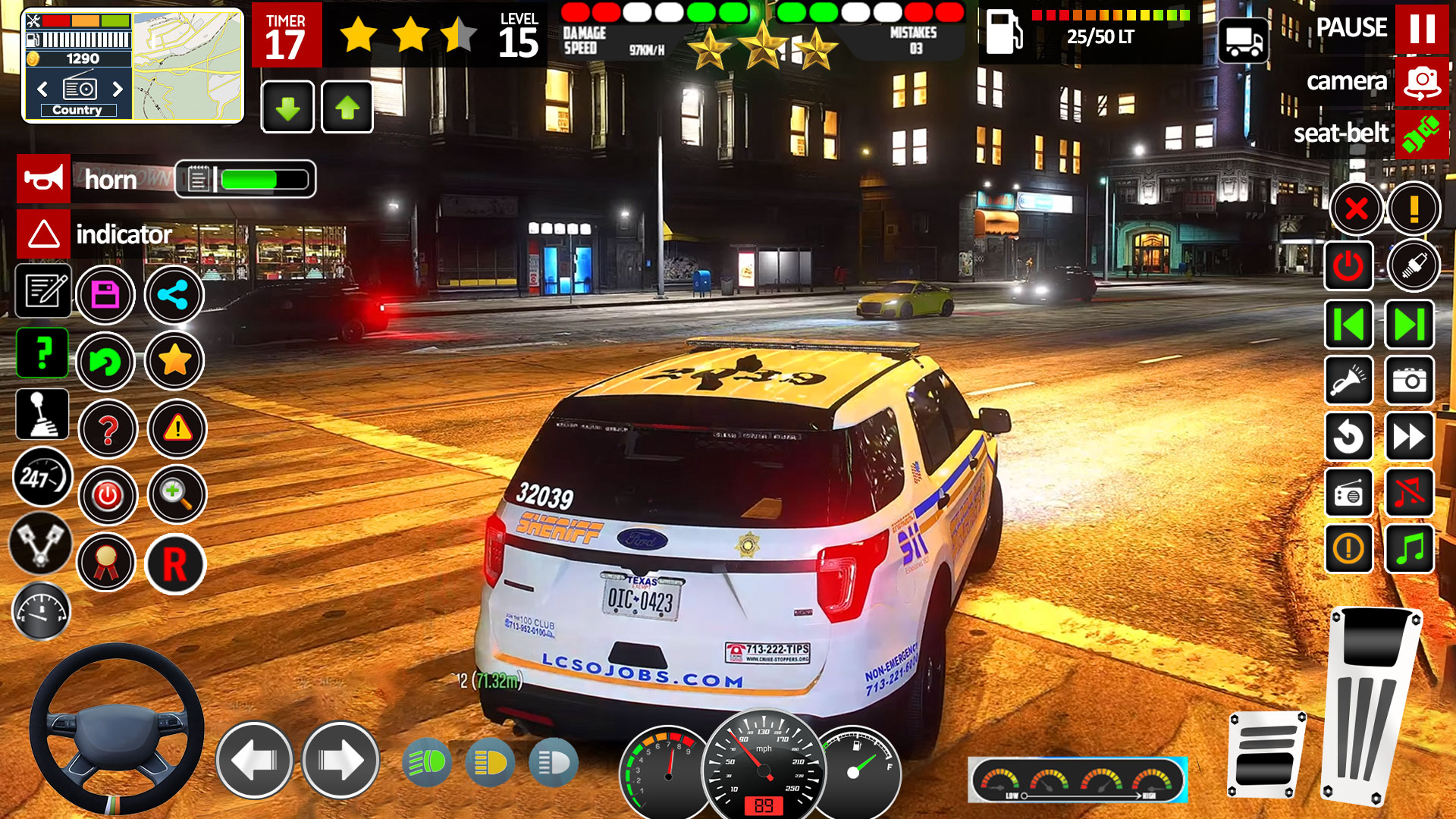Tap the blue share icon

(x=174, y=294)
